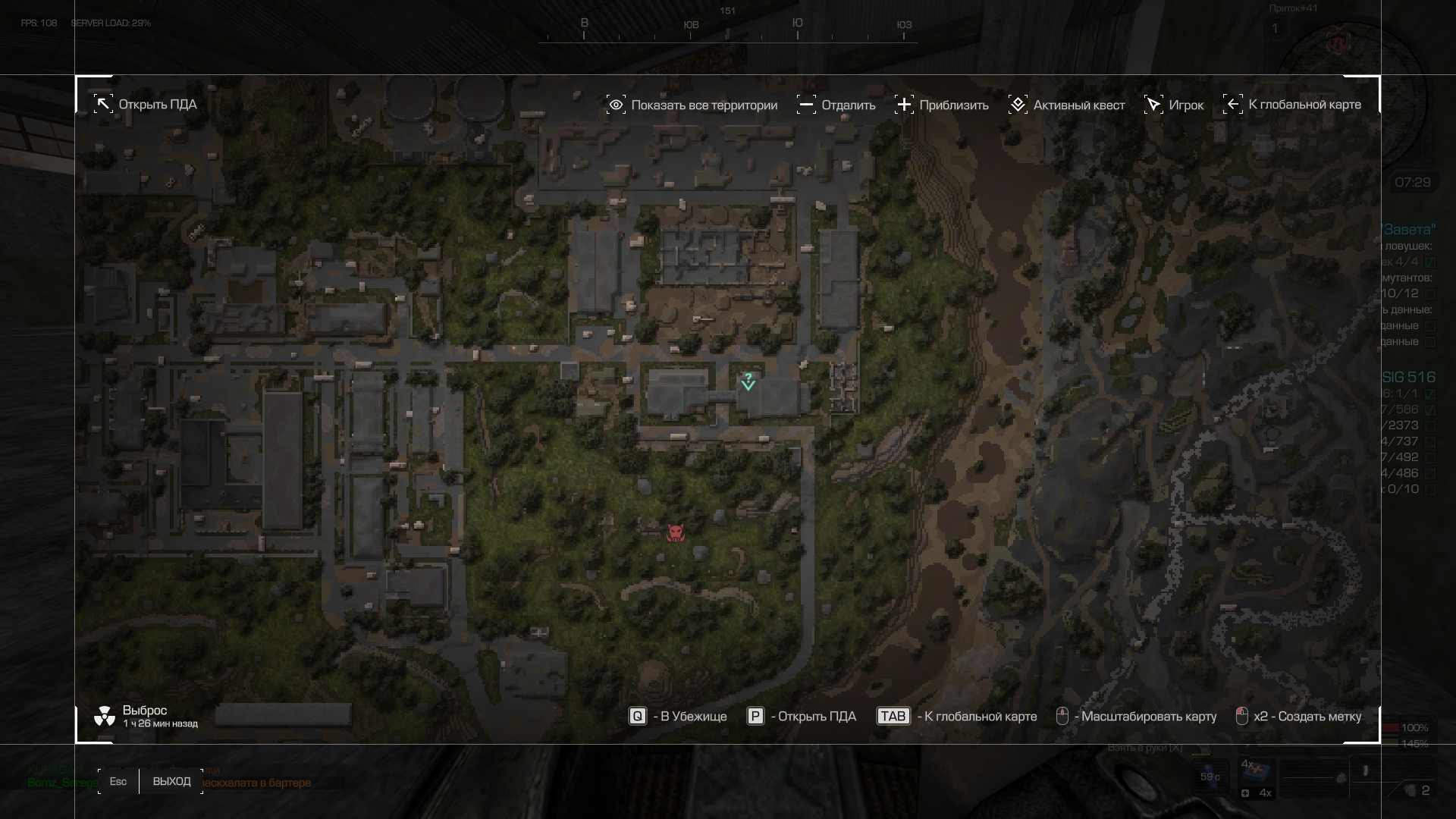Click the ВЫХОД exit button

171,782
